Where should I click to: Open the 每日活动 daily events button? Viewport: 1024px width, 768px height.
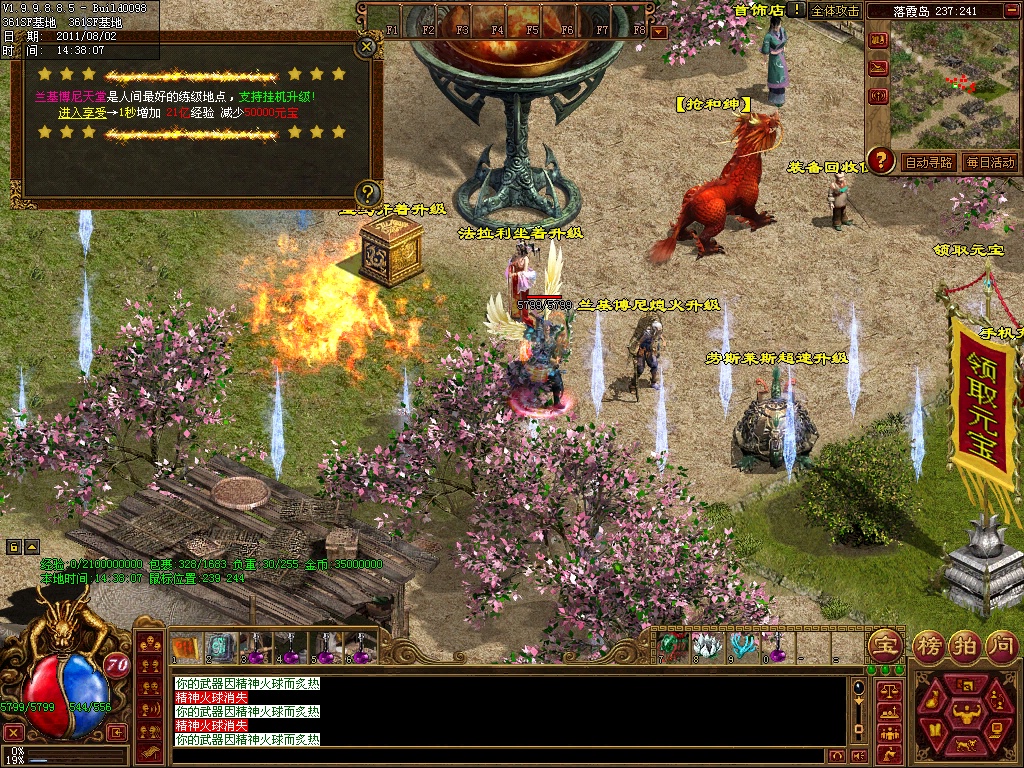989,162
